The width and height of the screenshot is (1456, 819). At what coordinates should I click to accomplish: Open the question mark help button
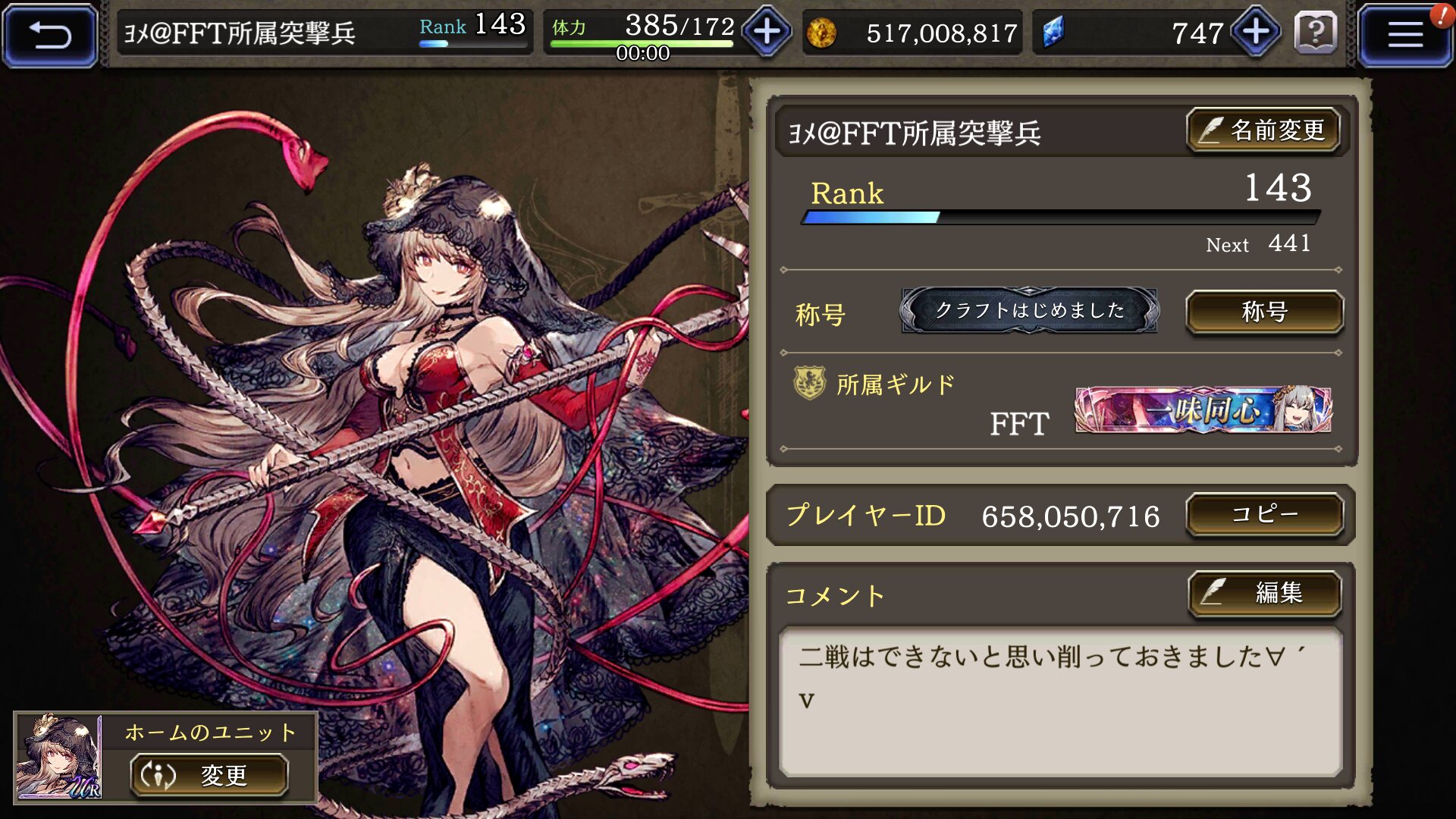point(1316,33)
